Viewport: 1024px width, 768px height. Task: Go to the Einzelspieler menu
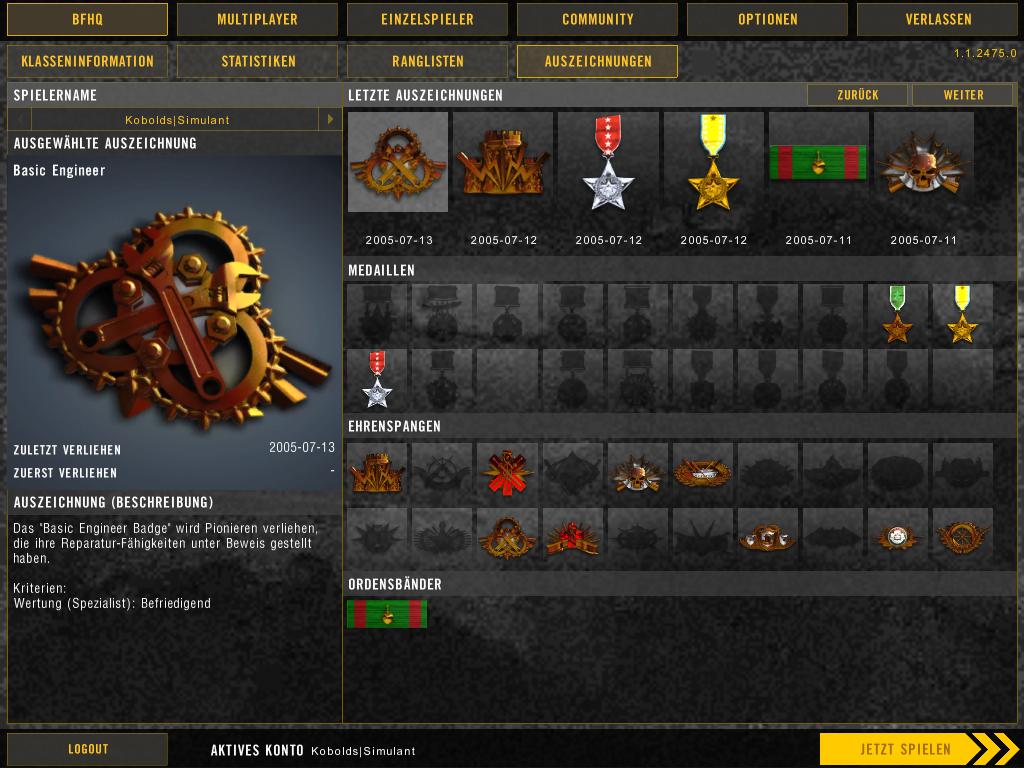click(427, 19)
